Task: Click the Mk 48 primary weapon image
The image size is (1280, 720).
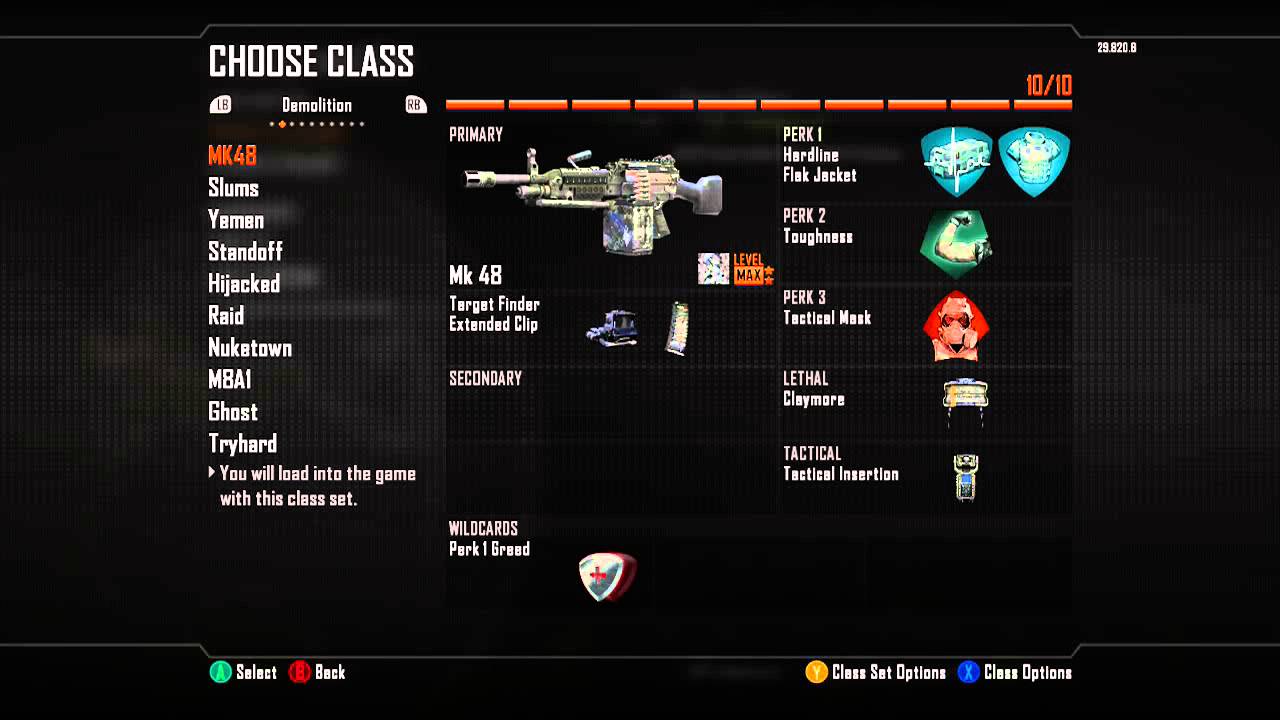Action: 594,195
